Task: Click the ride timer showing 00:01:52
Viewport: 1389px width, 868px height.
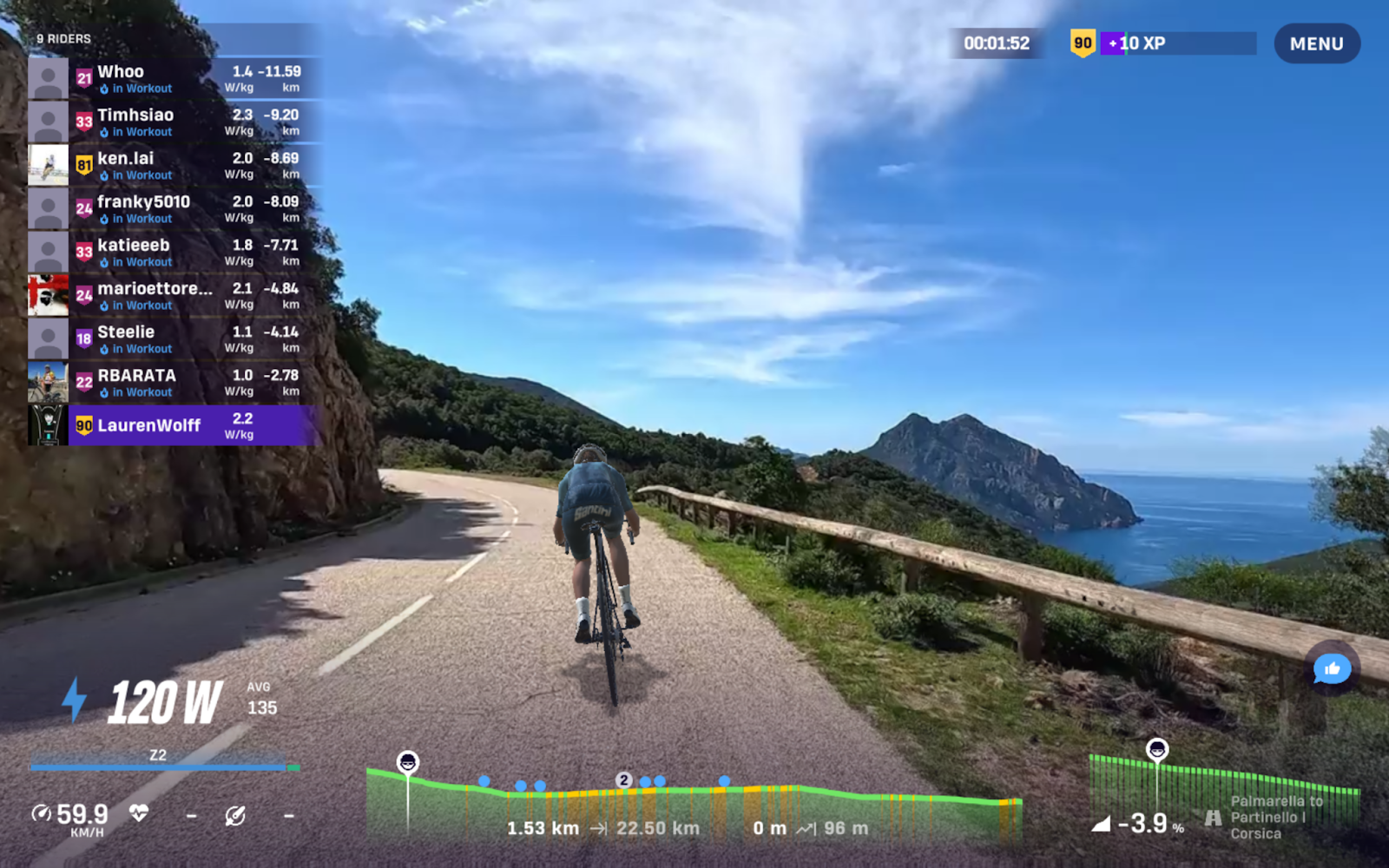Action: coord(997,43)
